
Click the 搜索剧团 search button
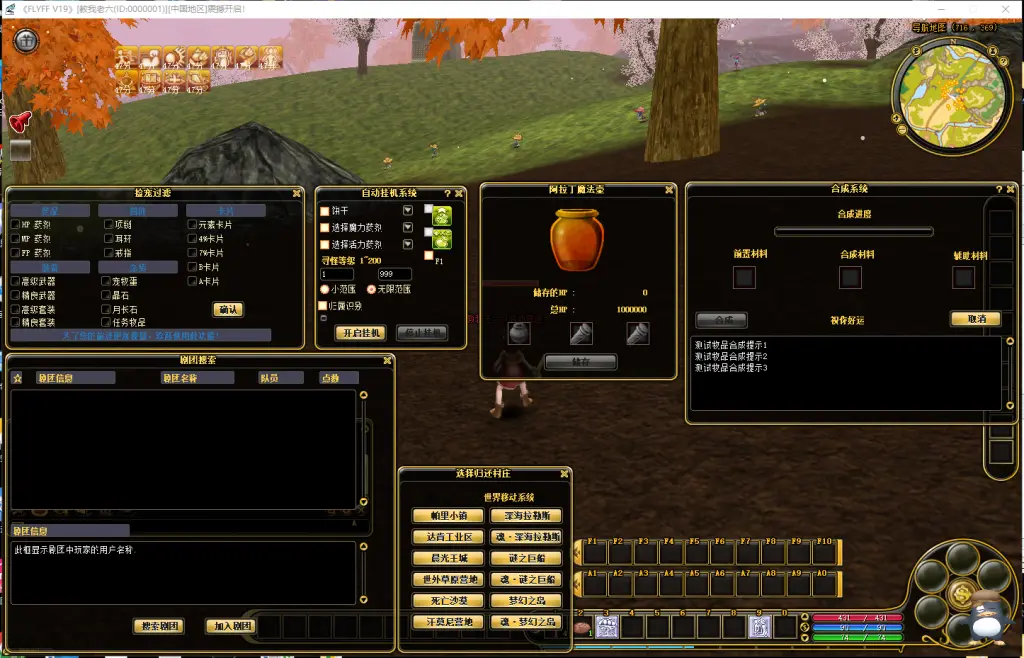159,626
